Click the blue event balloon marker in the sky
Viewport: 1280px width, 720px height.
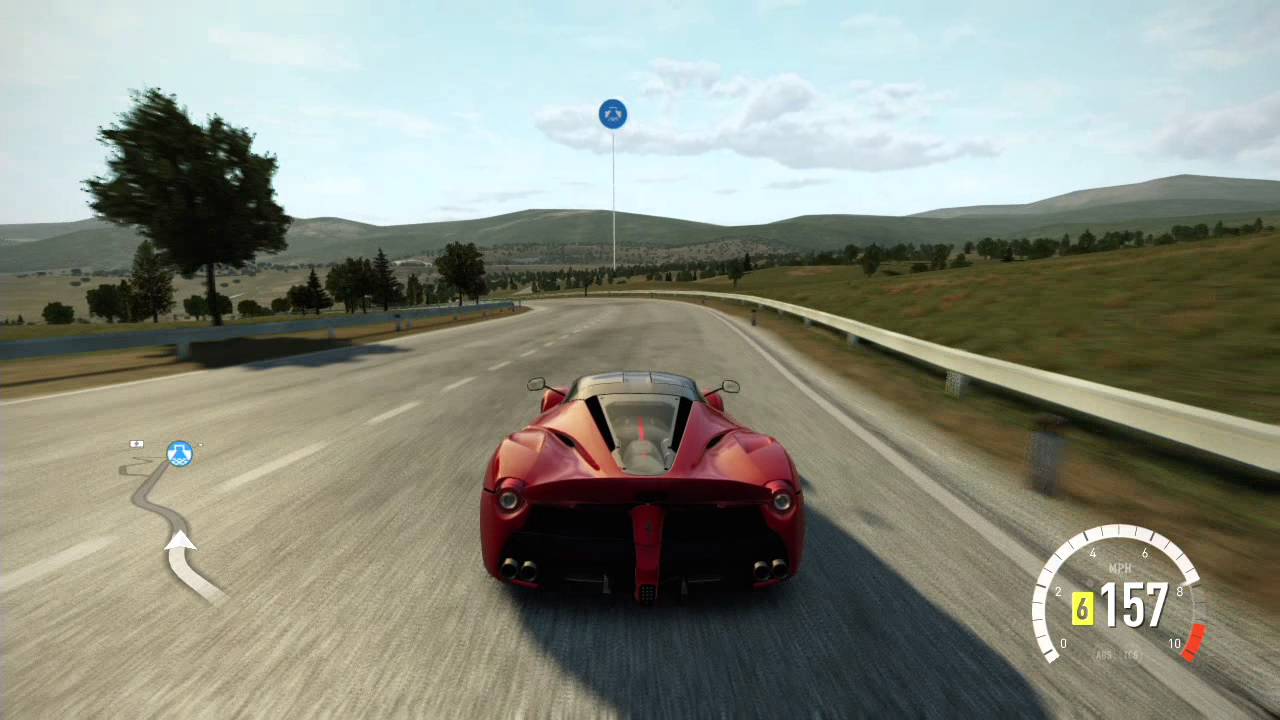click(612, 113)
